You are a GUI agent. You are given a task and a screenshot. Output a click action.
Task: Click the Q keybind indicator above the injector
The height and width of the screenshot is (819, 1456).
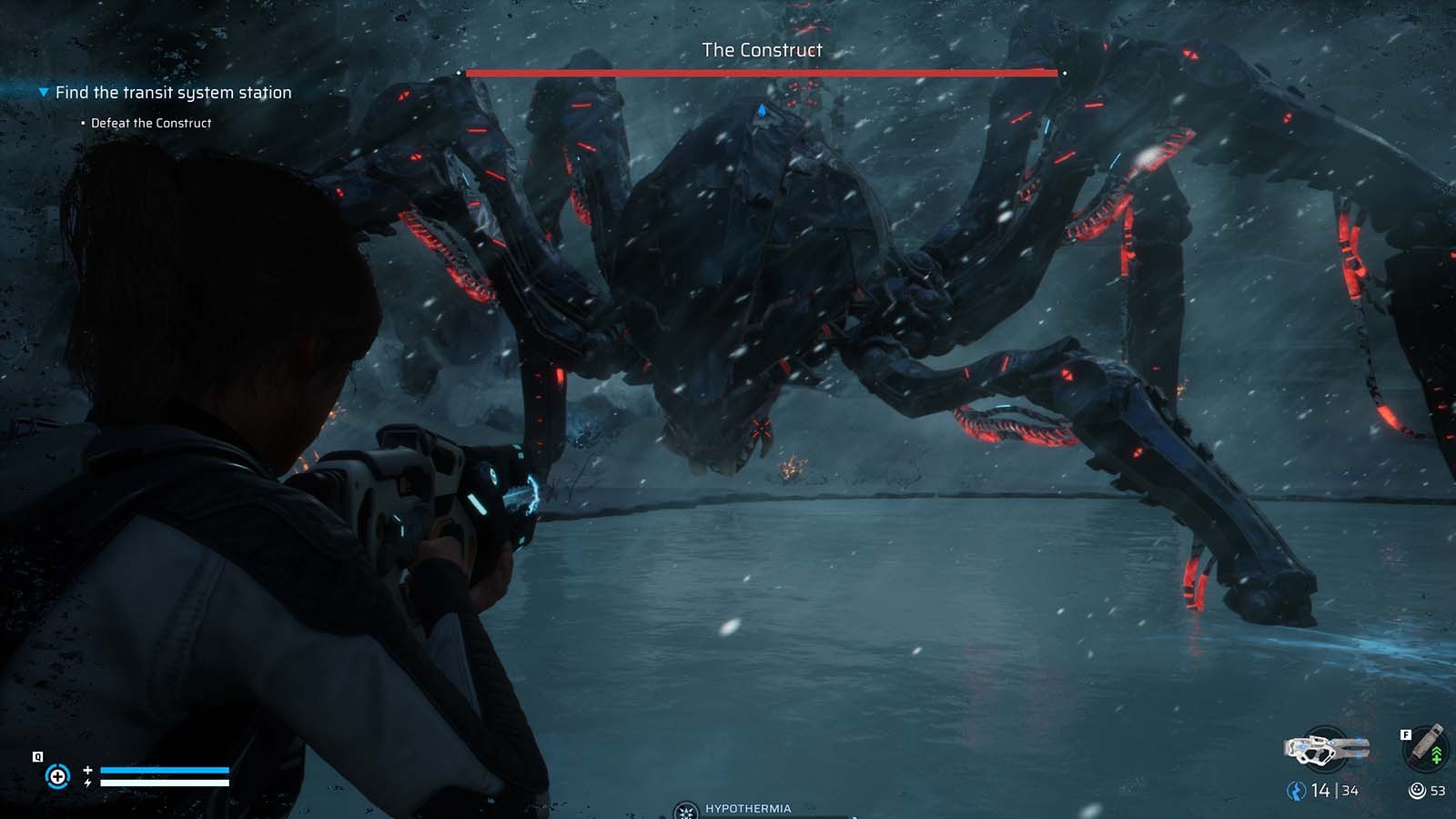coord(37,756)
